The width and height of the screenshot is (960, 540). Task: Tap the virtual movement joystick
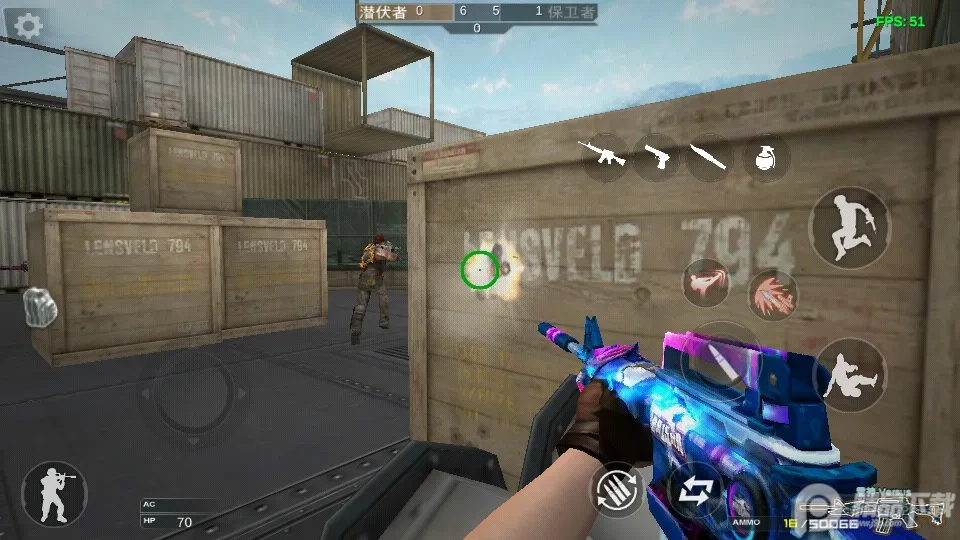click(x=190, y=395)
